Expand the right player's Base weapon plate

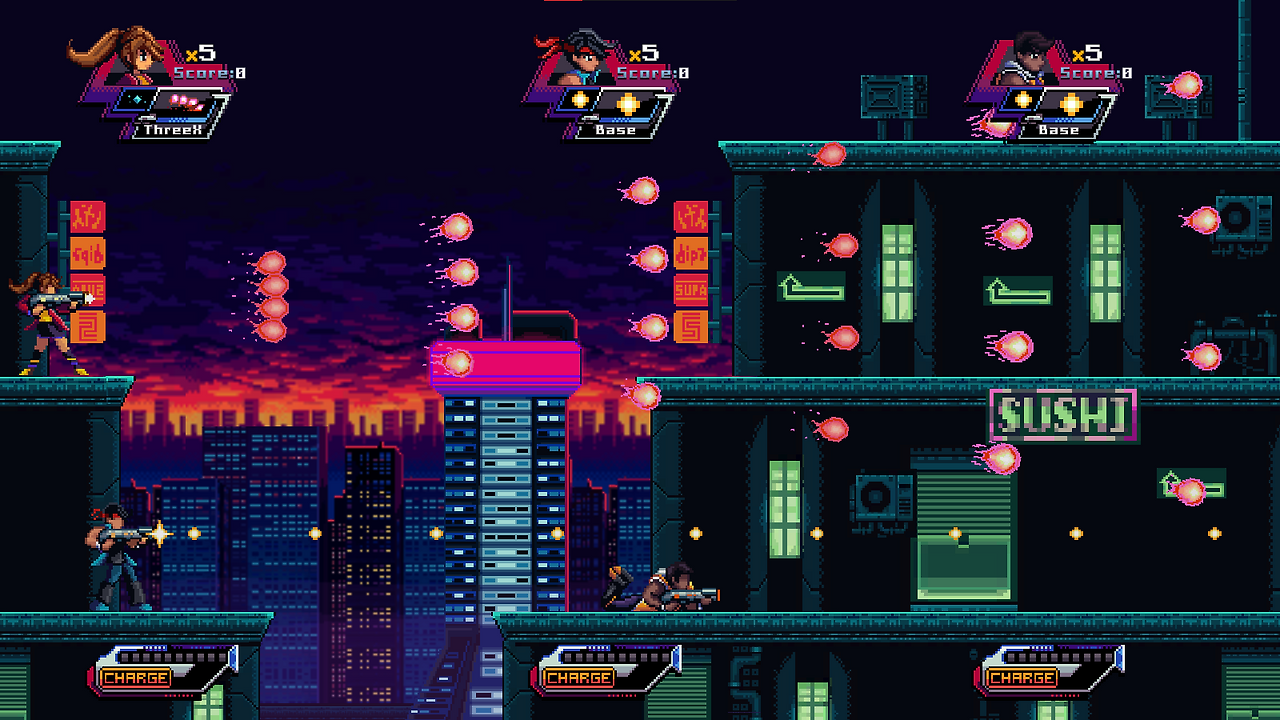coord(1059,129)
